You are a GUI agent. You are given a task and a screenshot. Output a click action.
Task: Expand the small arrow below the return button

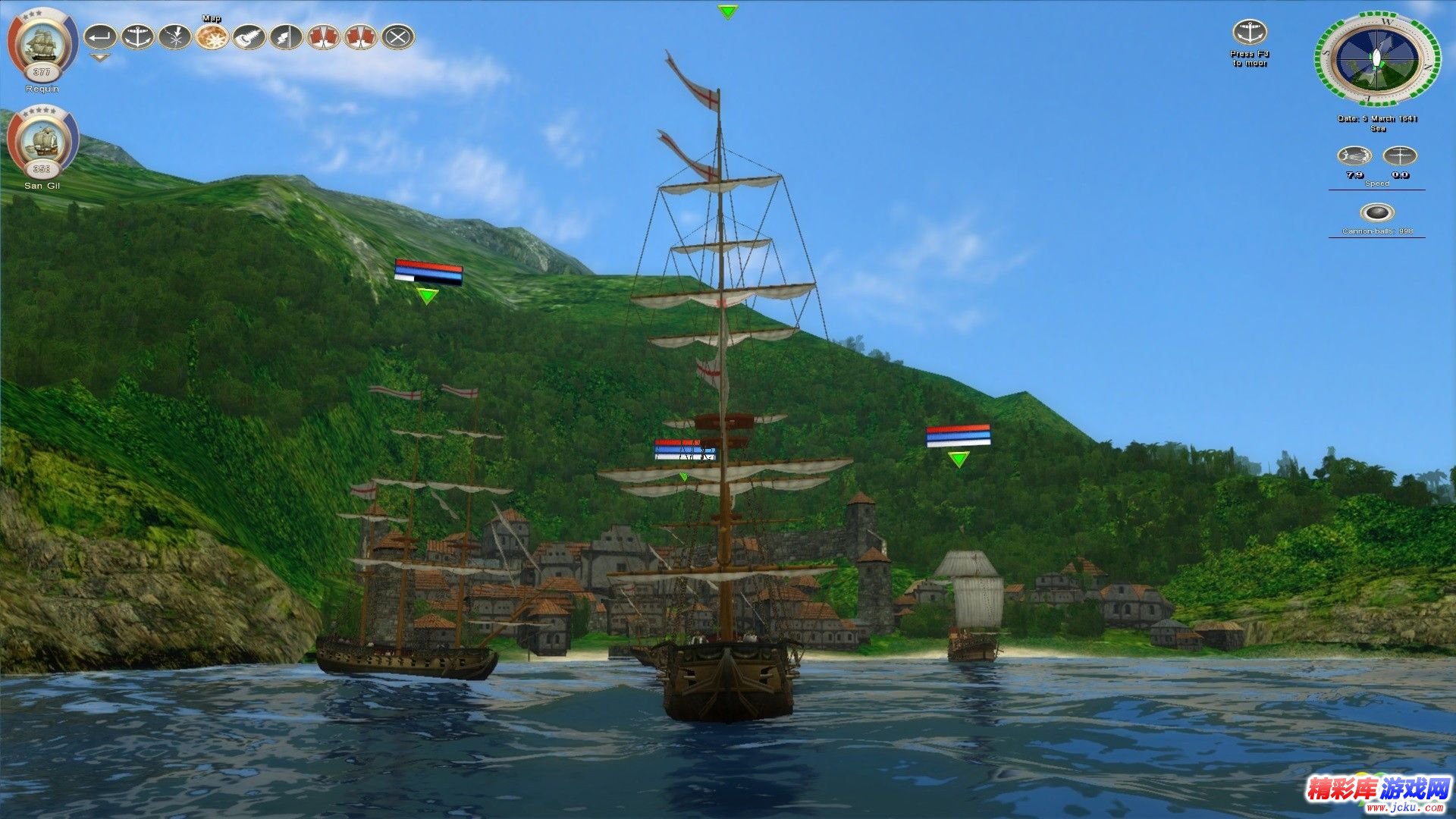point(100,57)
